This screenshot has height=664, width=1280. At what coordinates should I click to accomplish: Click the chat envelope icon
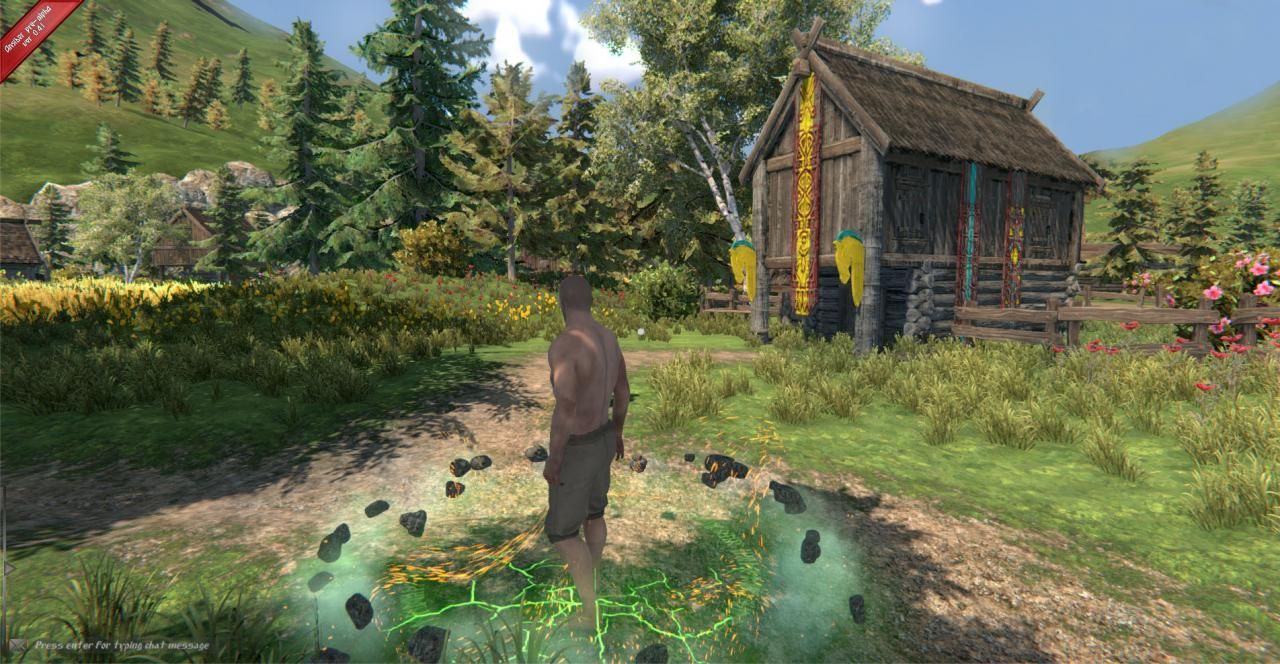pos(16,645)
